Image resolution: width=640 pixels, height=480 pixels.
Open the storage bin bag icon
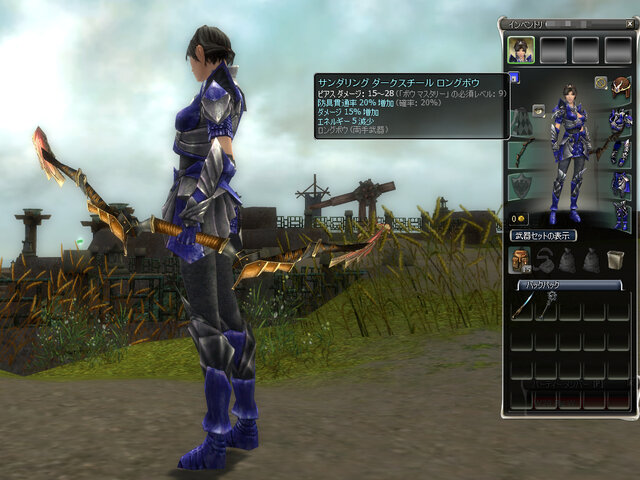click(615, 260)
